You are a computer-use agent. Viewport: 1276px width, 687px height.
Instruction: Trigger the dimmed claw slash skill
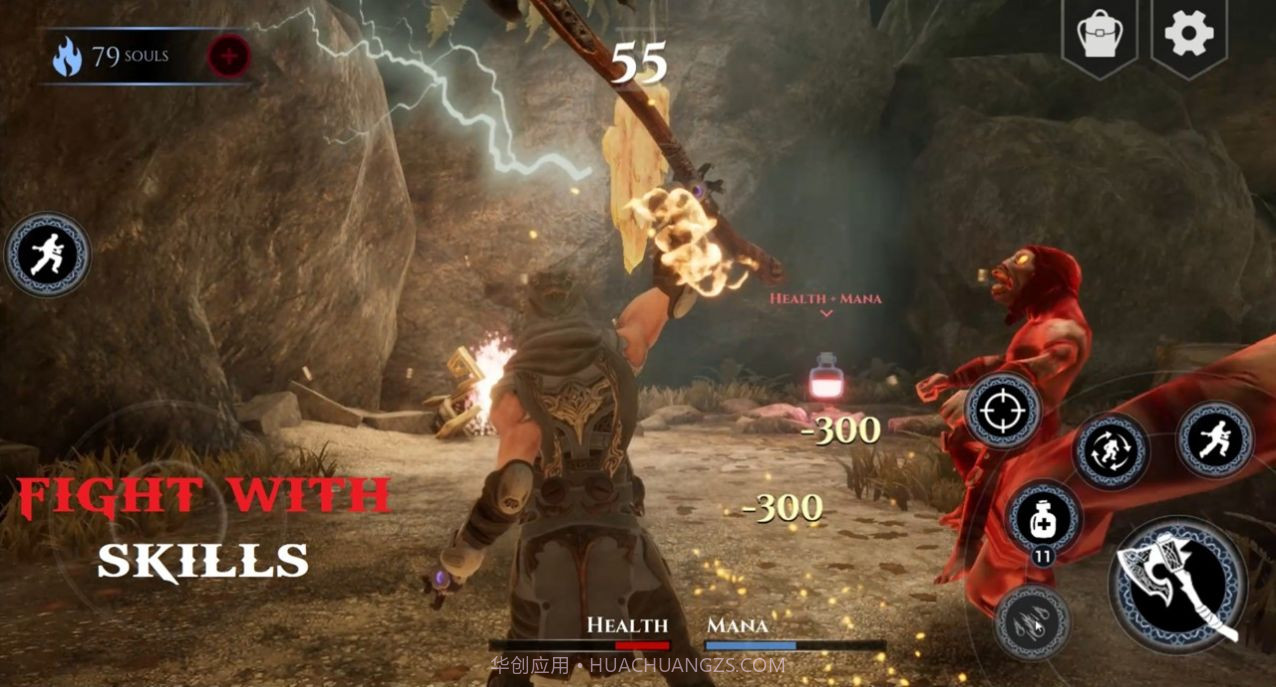coord(1032,622)
